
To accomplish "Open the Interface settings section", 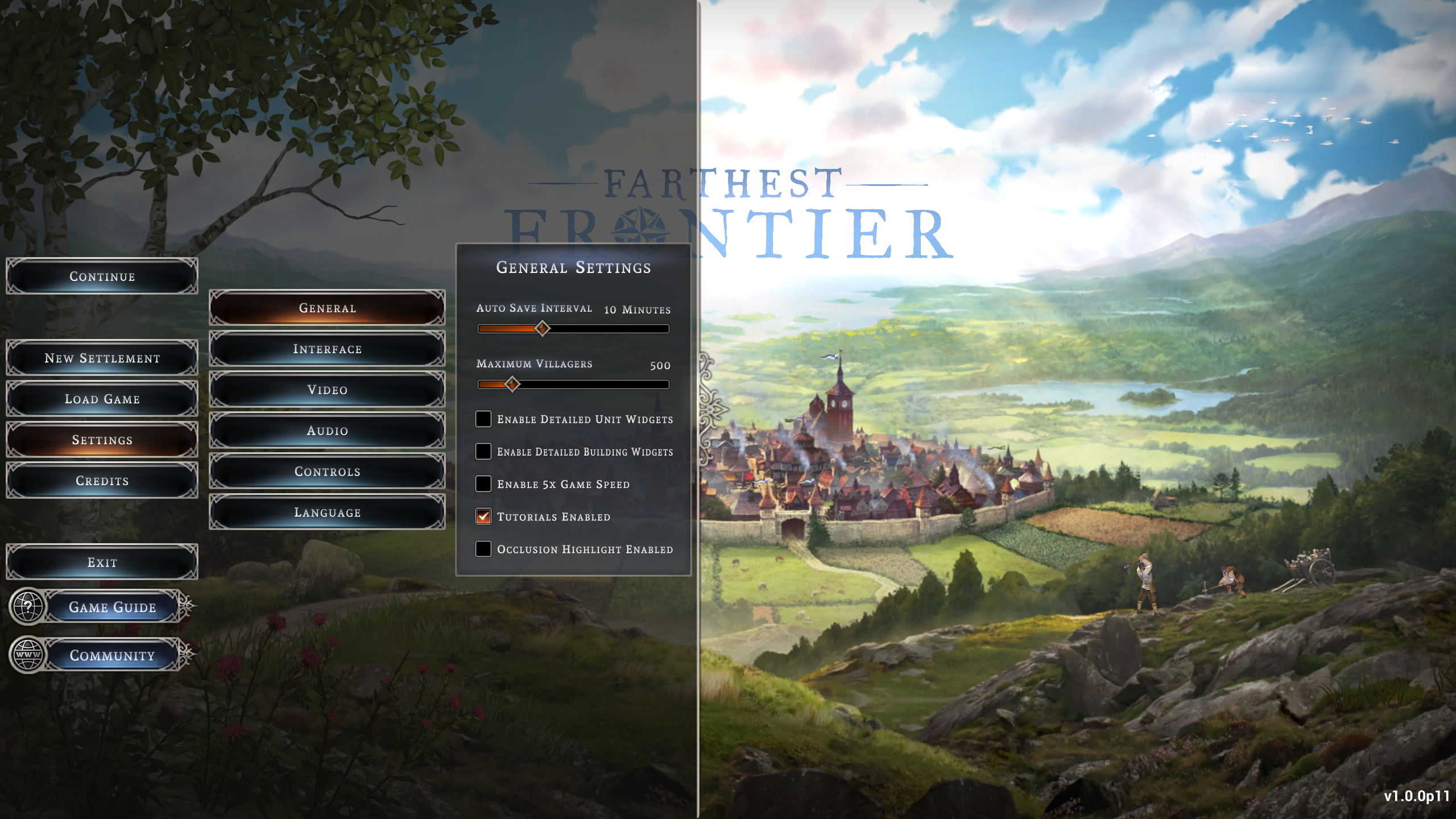I will (327, 349).
